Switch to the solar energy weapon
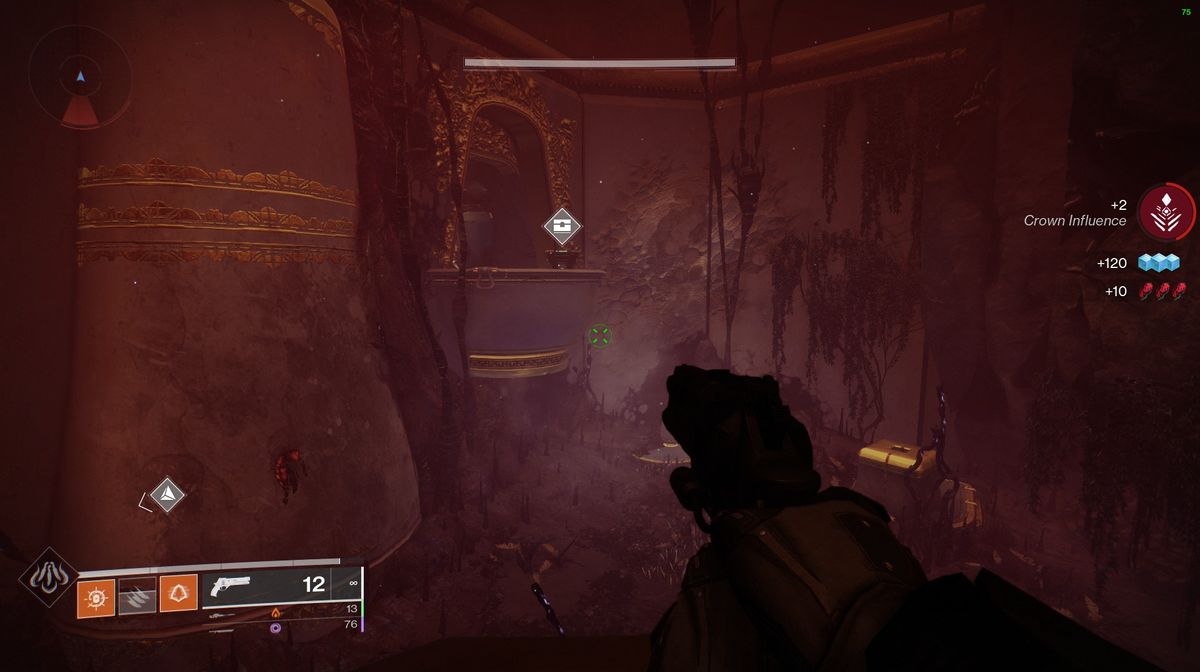This screenshot has width=1200, height=672. [x=277, y=611]
